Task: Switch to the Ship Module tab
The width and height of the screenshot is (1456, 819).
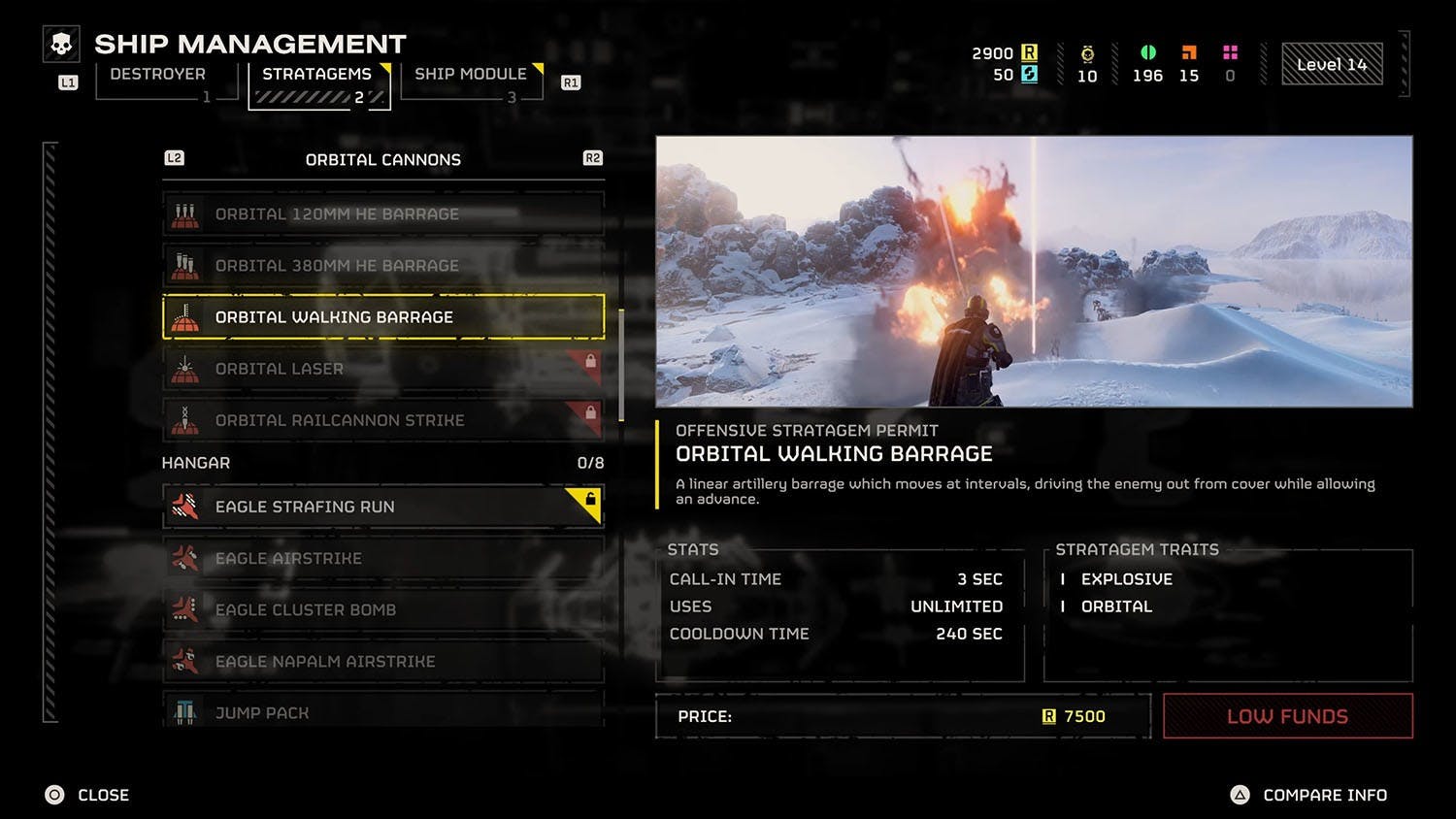Action: click(x=471, y=75)
